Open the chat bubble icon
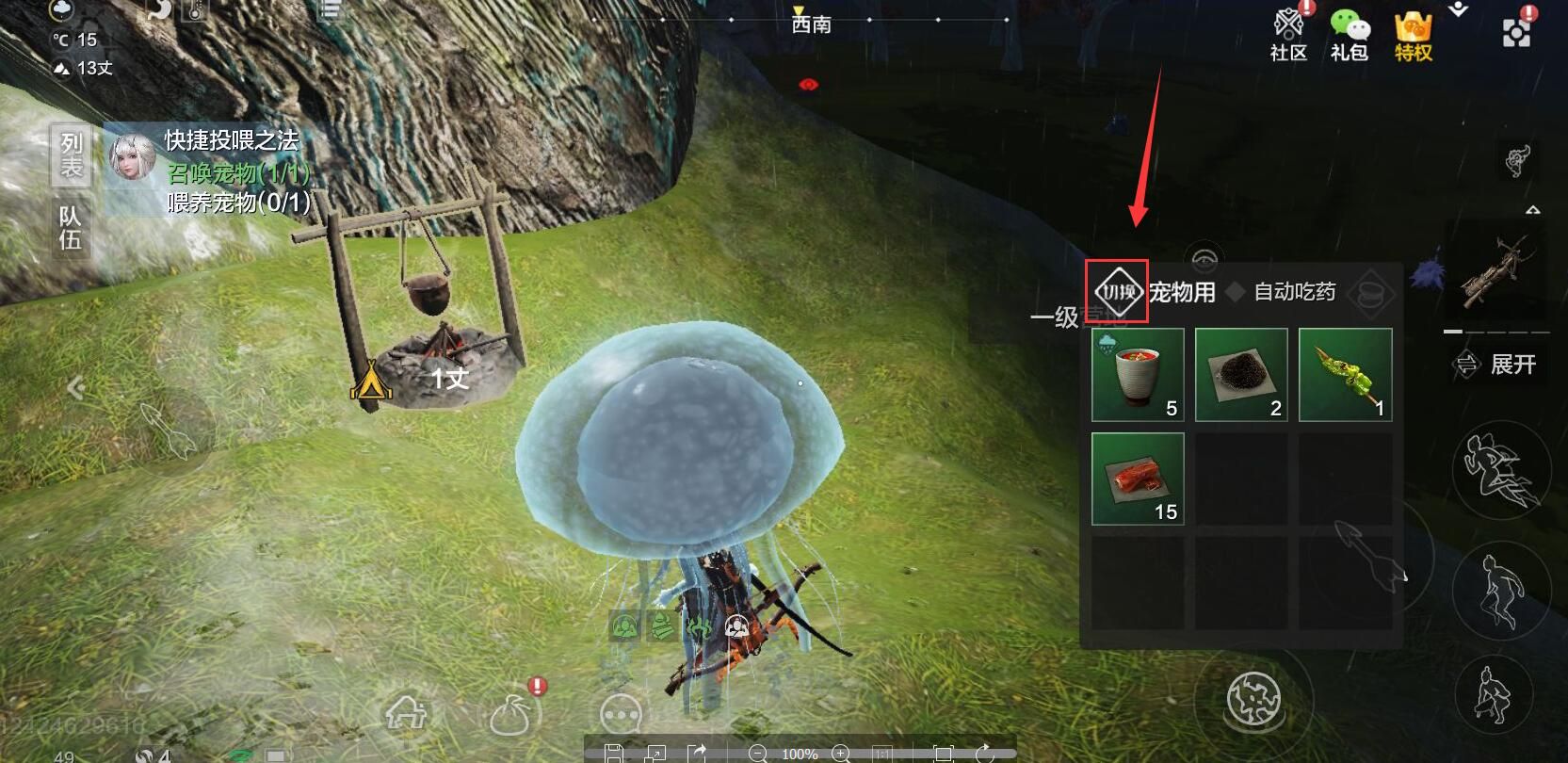 tap(621, 716)
